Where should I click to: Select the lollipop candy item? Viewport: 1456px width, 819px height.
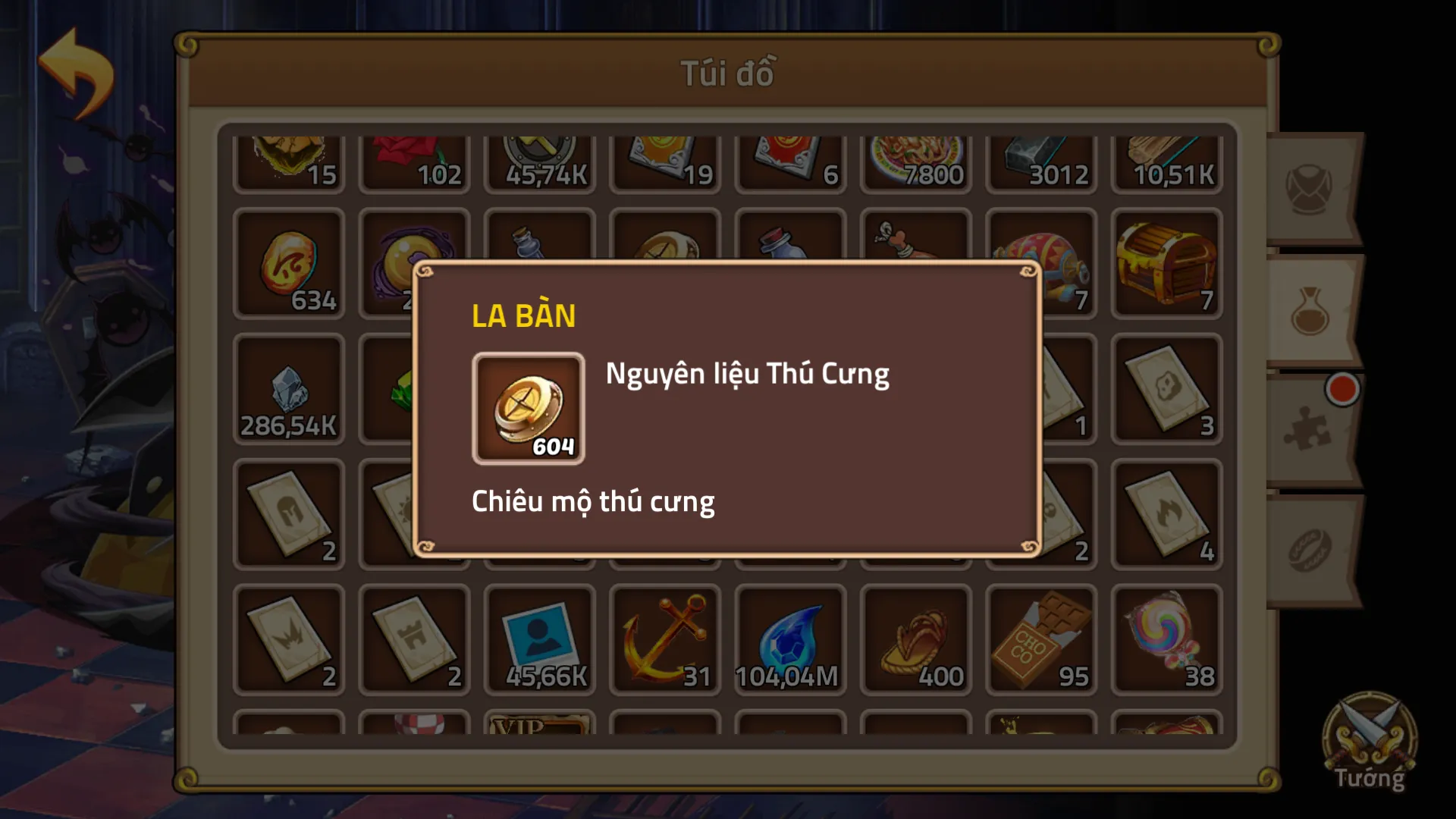(x=1166, y=641)
